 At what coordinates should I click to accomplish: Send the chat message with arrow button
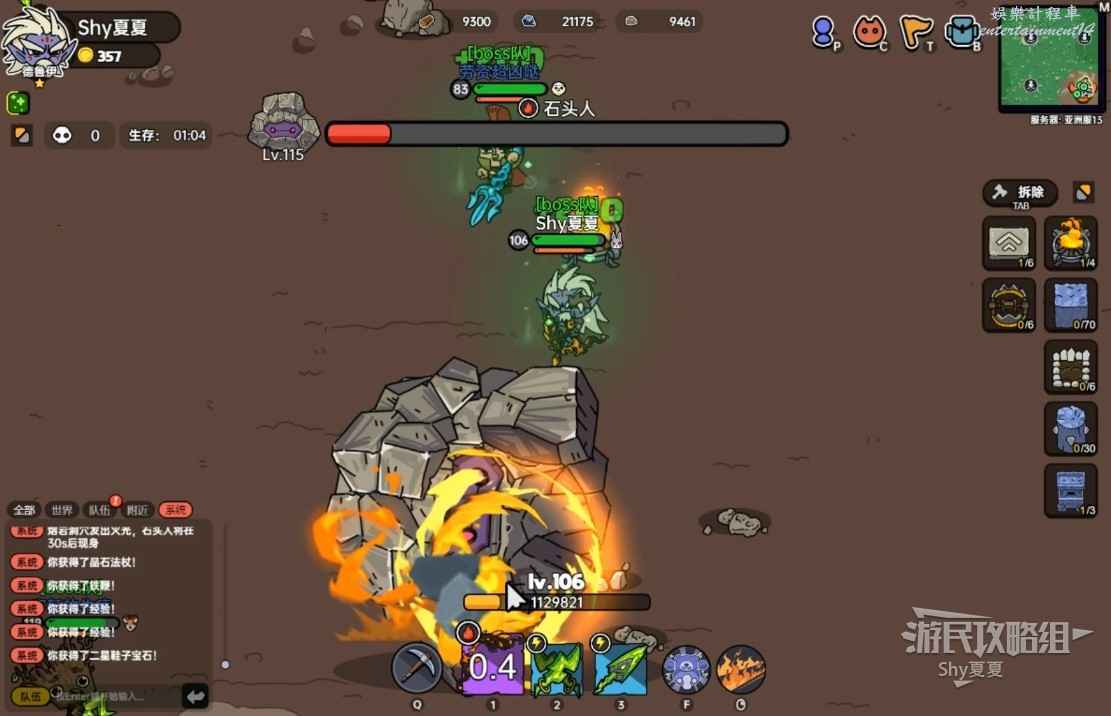point(195,695)
